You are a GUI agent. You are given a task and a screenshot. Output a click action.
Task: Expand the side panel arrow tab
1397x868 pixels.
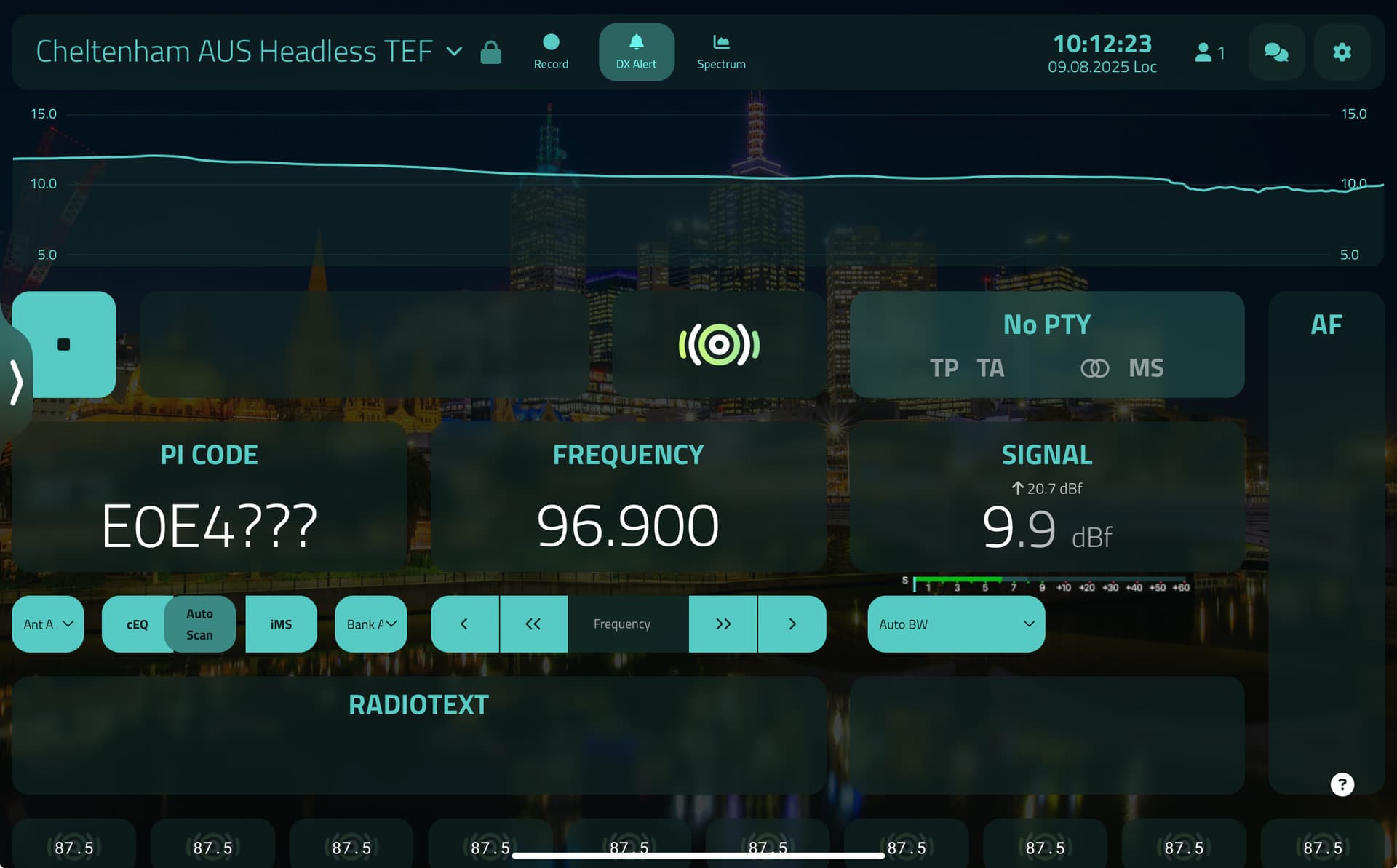(16, 381)
